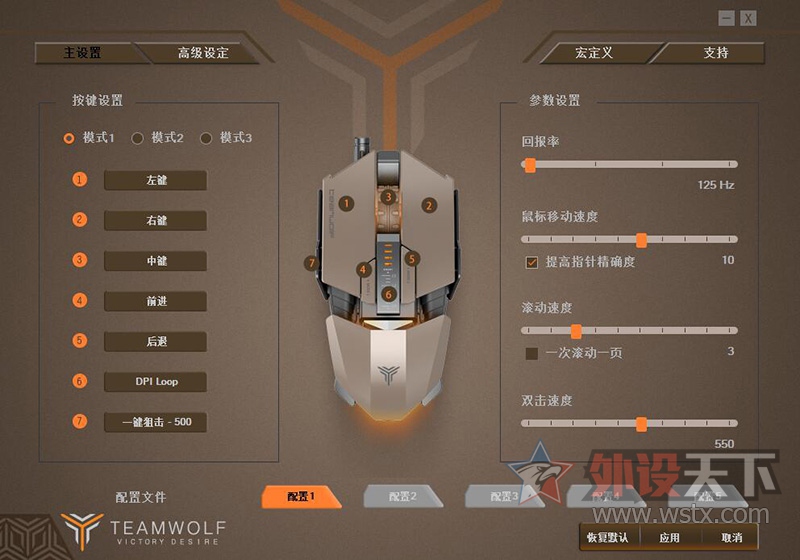Select the 模式2 radio button
The width and height of the screenshot is (800, 560).
(139, 138)
